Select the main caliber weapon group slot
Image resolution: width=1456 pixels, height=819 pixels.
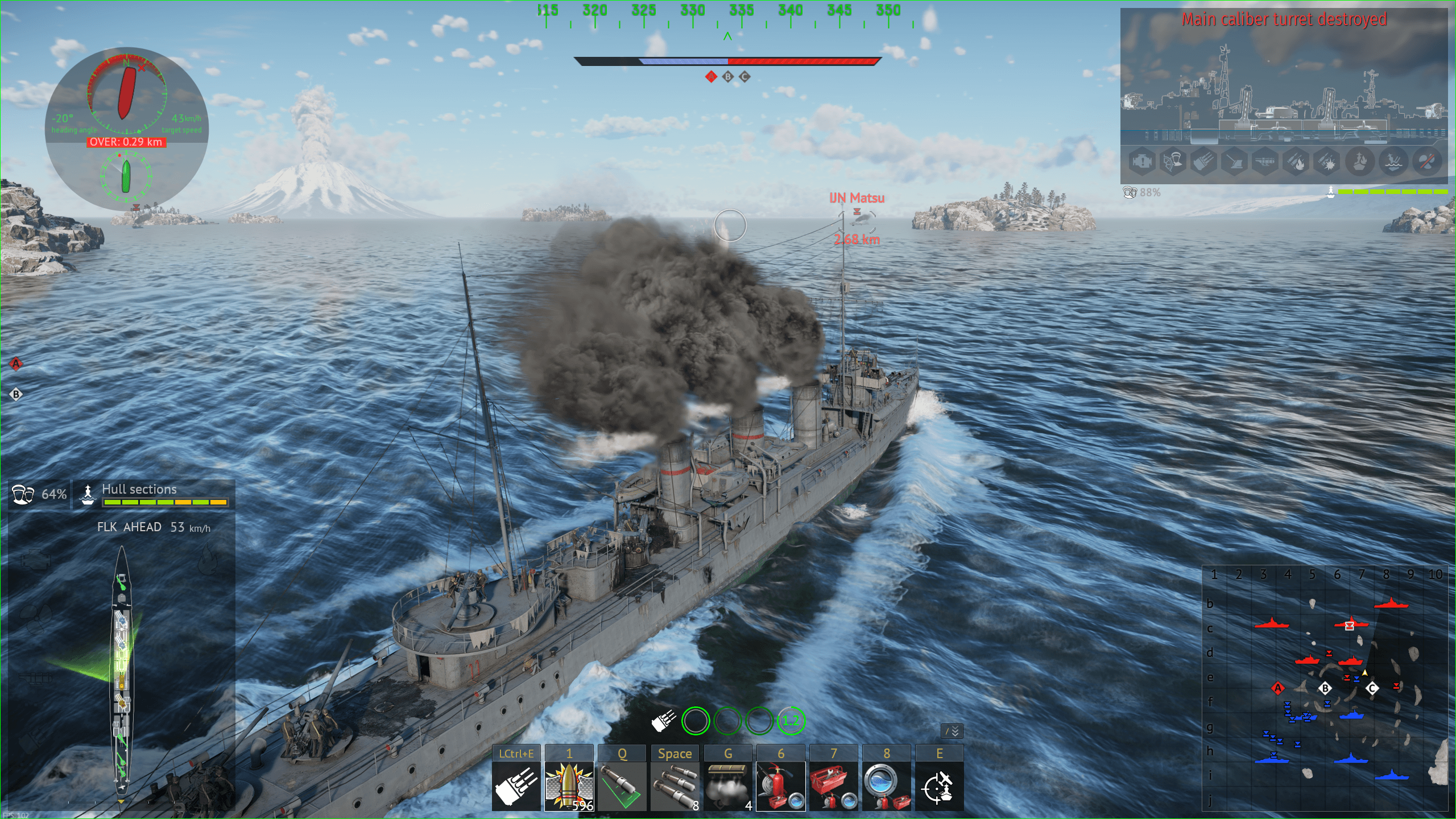516,786
